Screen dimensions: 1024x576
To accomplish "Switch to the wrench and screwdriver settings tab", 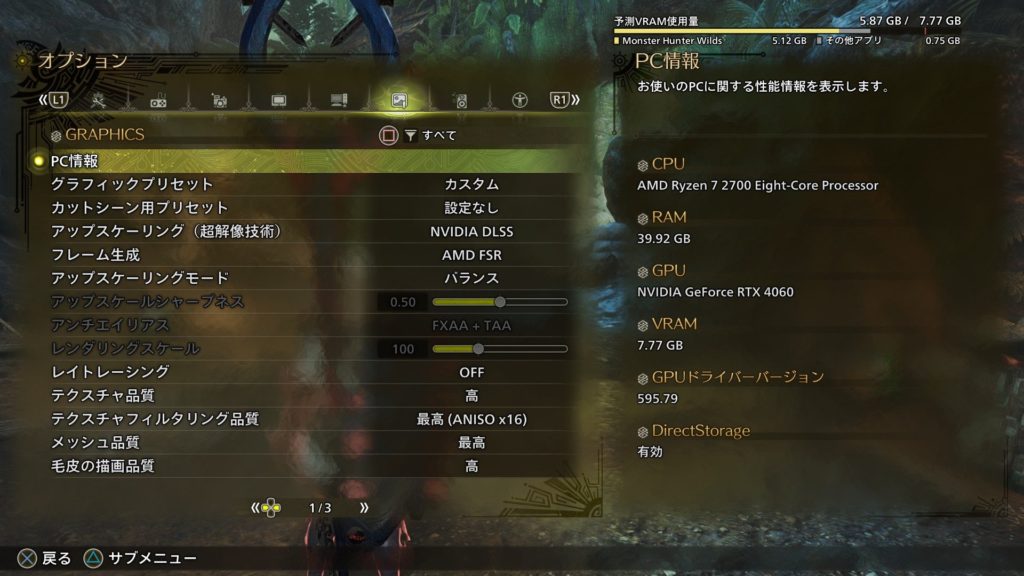I will (x=99, y=100).
